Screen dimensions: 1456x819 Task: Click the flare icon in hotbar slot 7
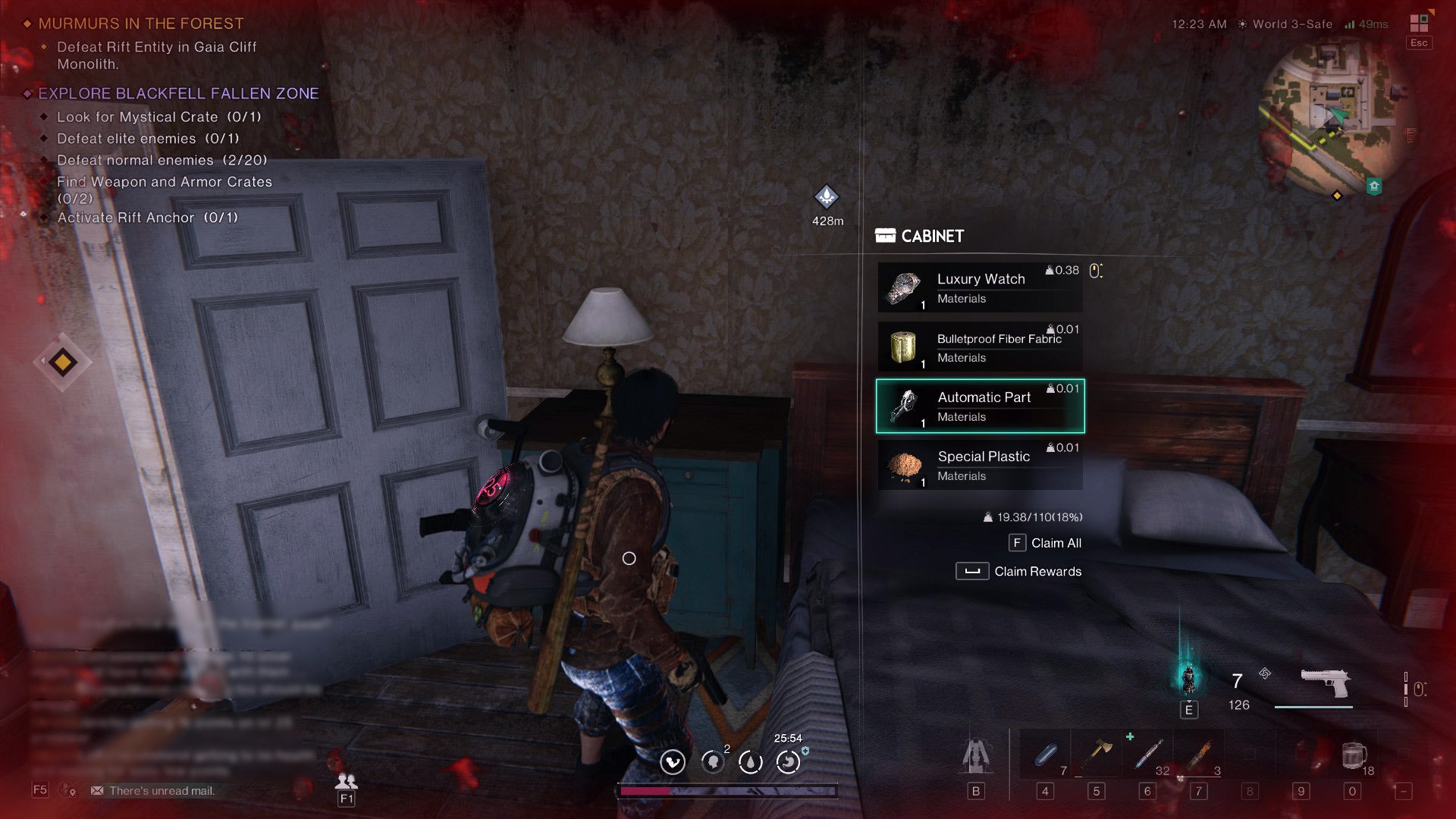[x=1198, y=753]
